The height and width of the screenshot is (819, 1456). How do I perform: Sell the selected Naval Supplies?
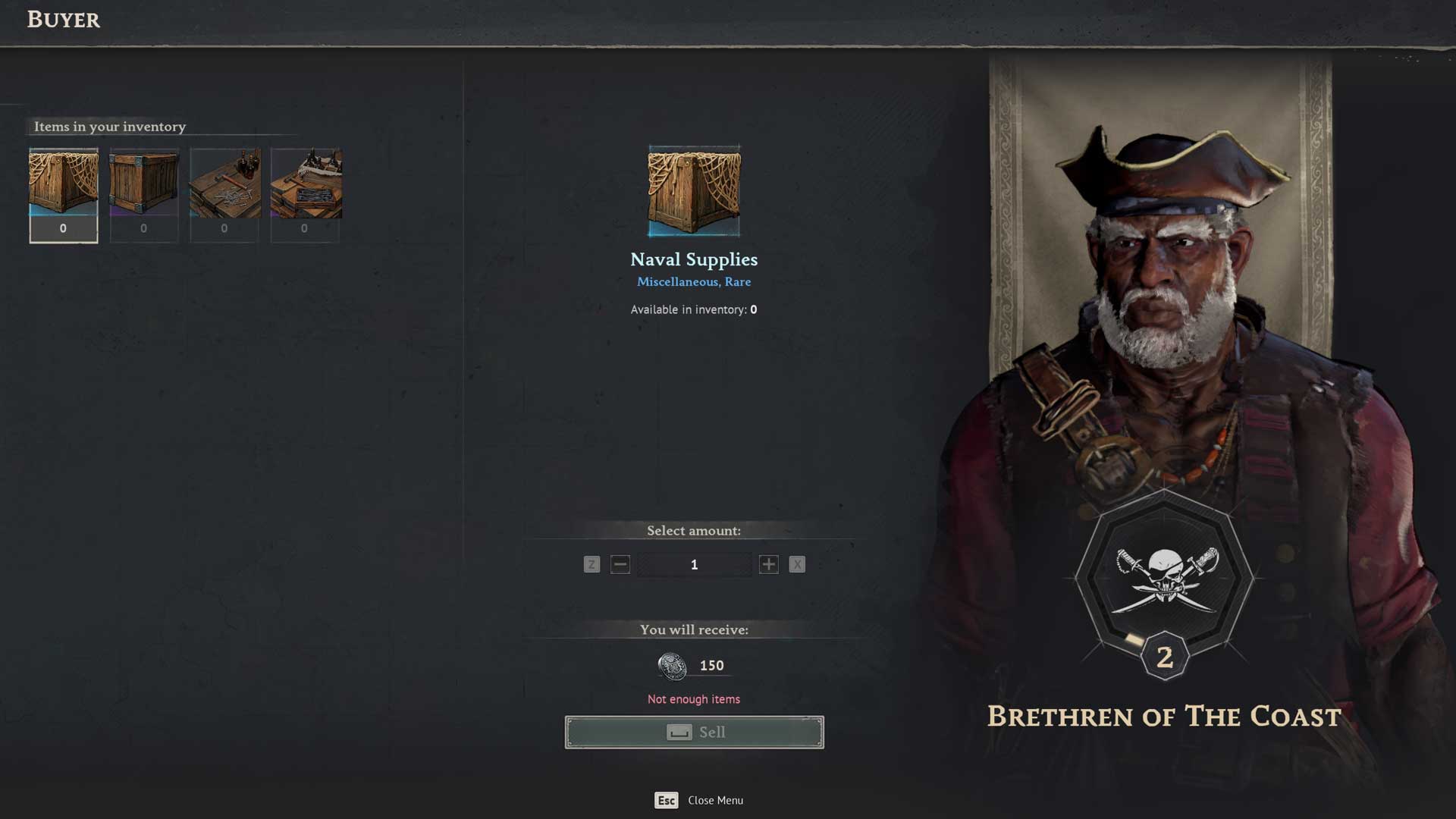(x=694, y=732)
